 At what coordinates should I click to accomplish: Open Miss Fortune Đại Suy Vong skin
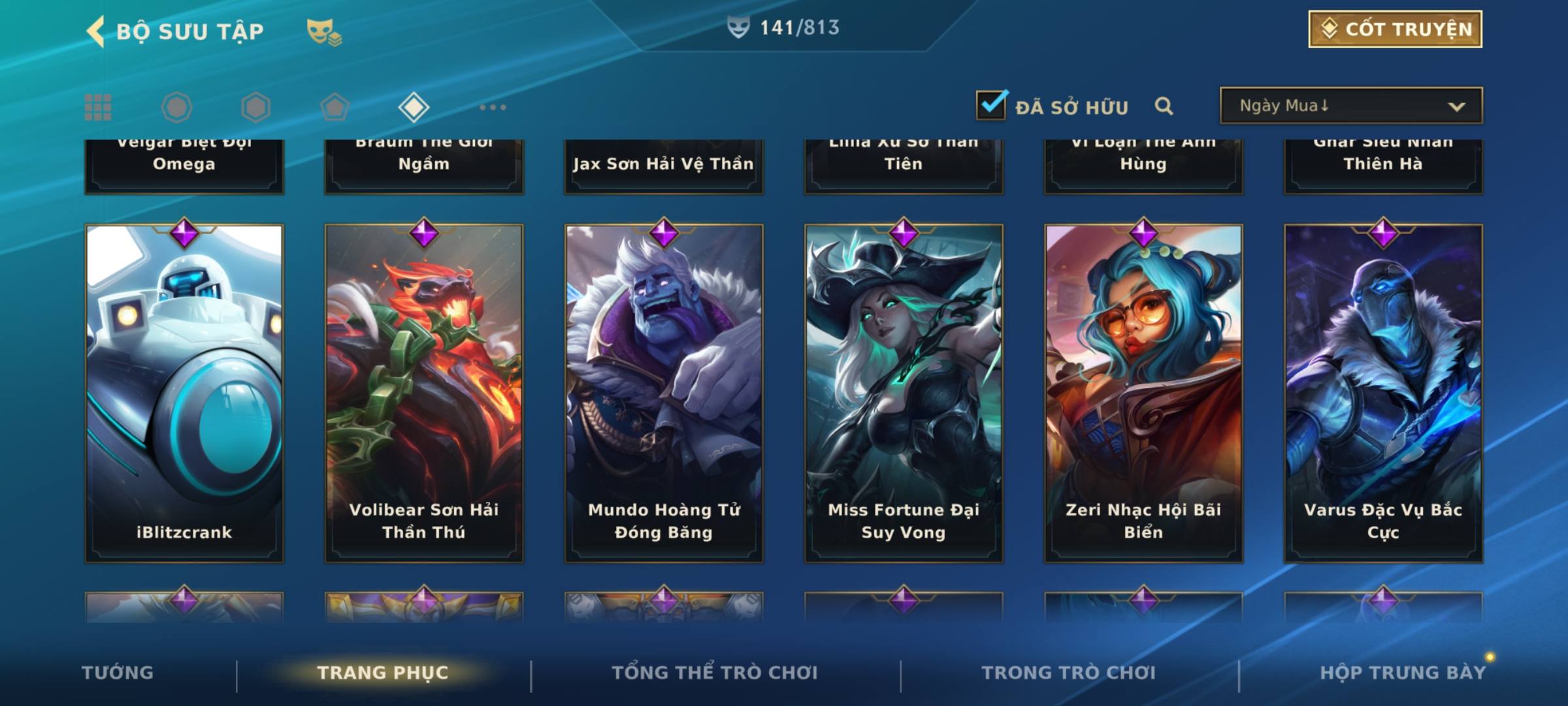coord(904,392)
